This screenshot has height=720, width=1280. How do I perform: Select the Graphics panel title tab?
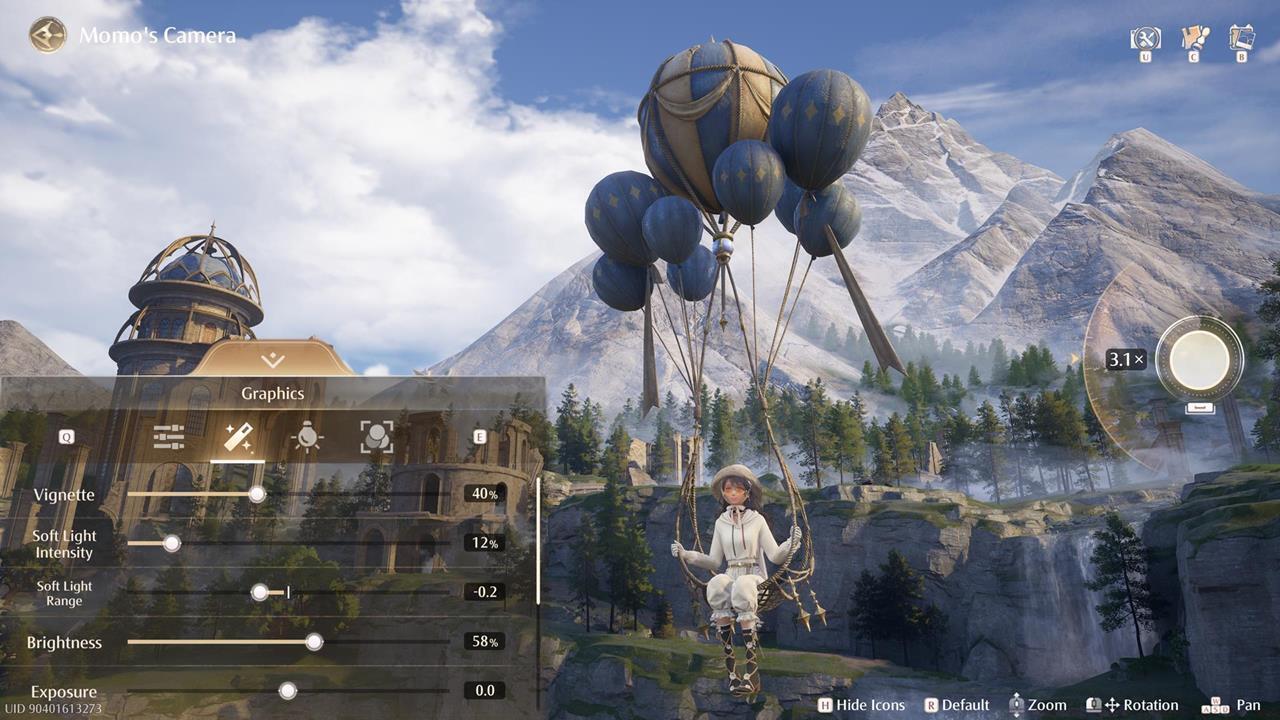point(271,393)
